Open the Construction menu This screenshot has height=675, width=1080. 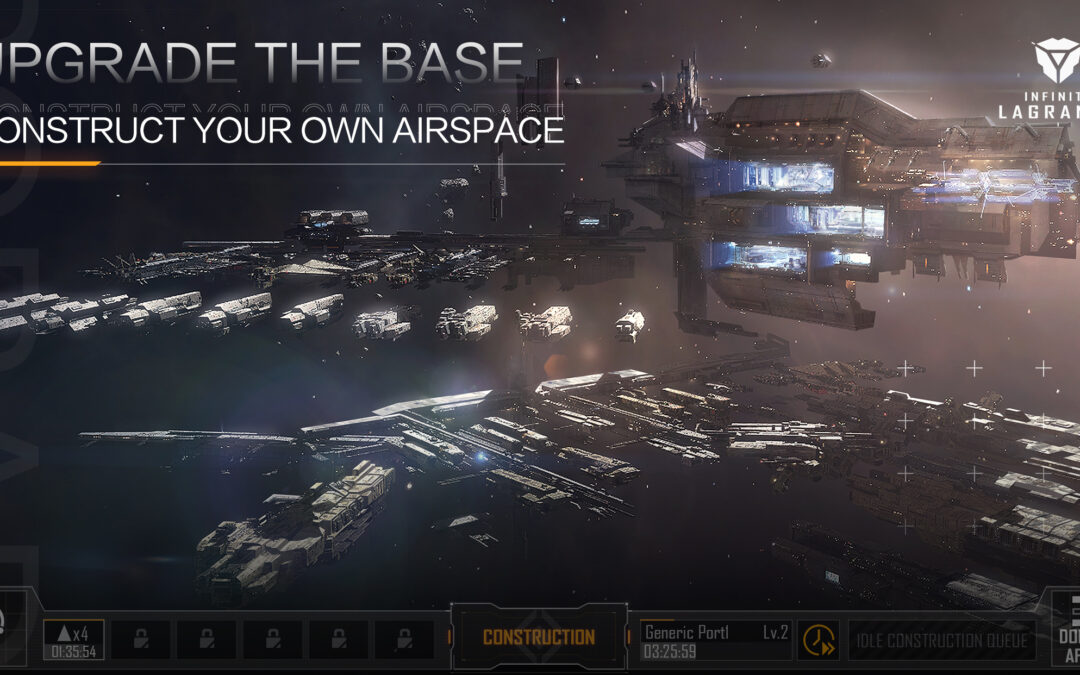[x=539, y=637]
